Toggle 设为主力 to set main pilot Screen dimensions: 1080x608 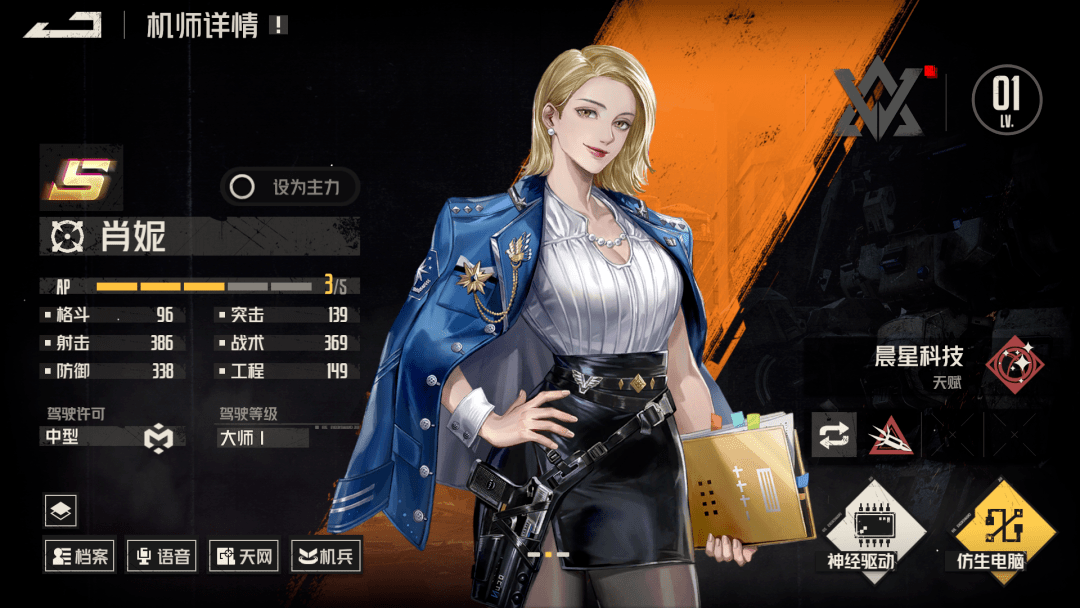pos(289,187)
